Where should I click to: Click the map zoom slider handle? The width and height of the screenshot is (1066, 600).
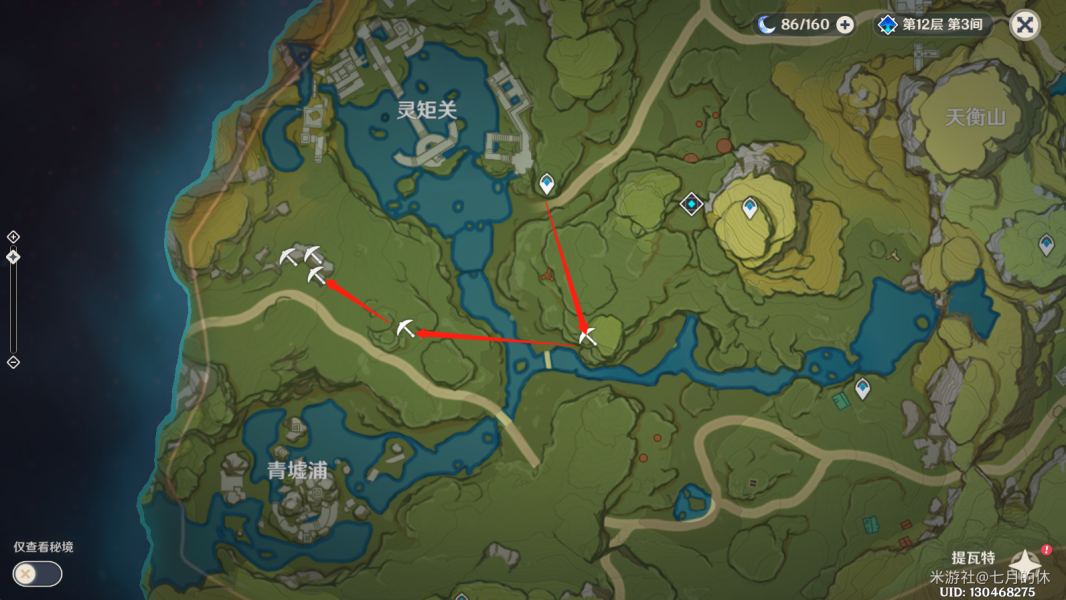pyautogui.click(x=13, y=257)
